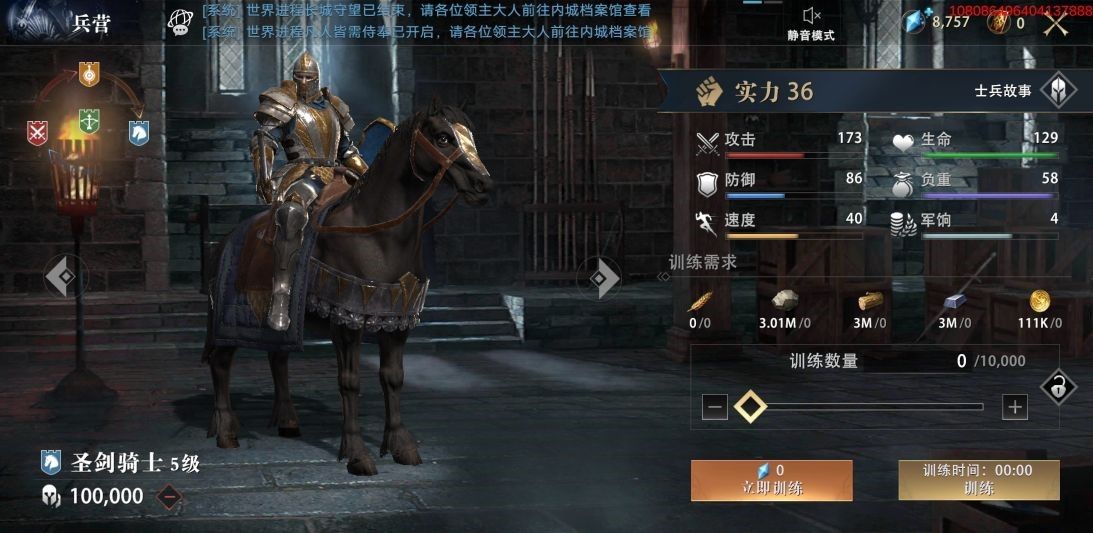The width and height of the screenshot is (1093, 533).
Task: Start training with the 训练 button
Action: tap(978, 480)
